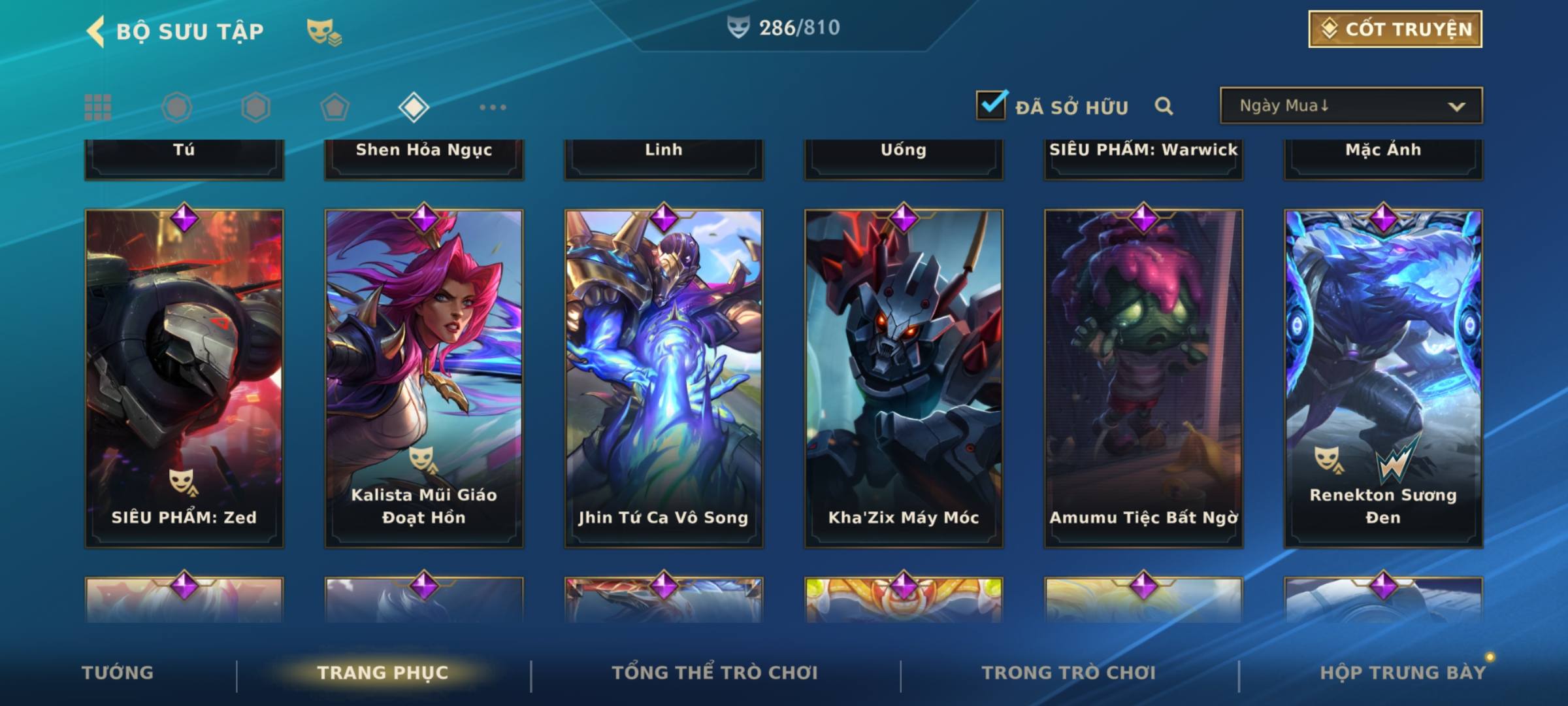Toggle the Đã Sở Hữu checkbox

click(x=991, y=105)
